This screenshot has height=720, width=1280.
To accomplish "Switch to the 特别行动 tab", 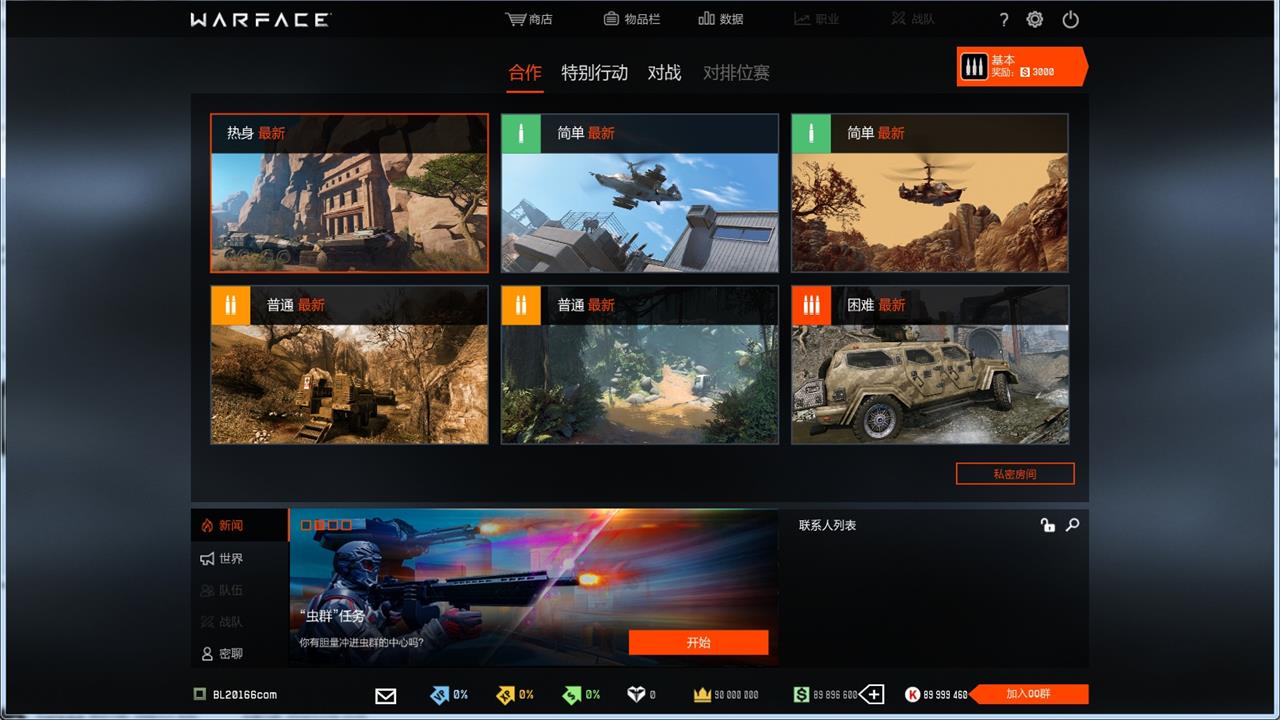I will 595,72.
